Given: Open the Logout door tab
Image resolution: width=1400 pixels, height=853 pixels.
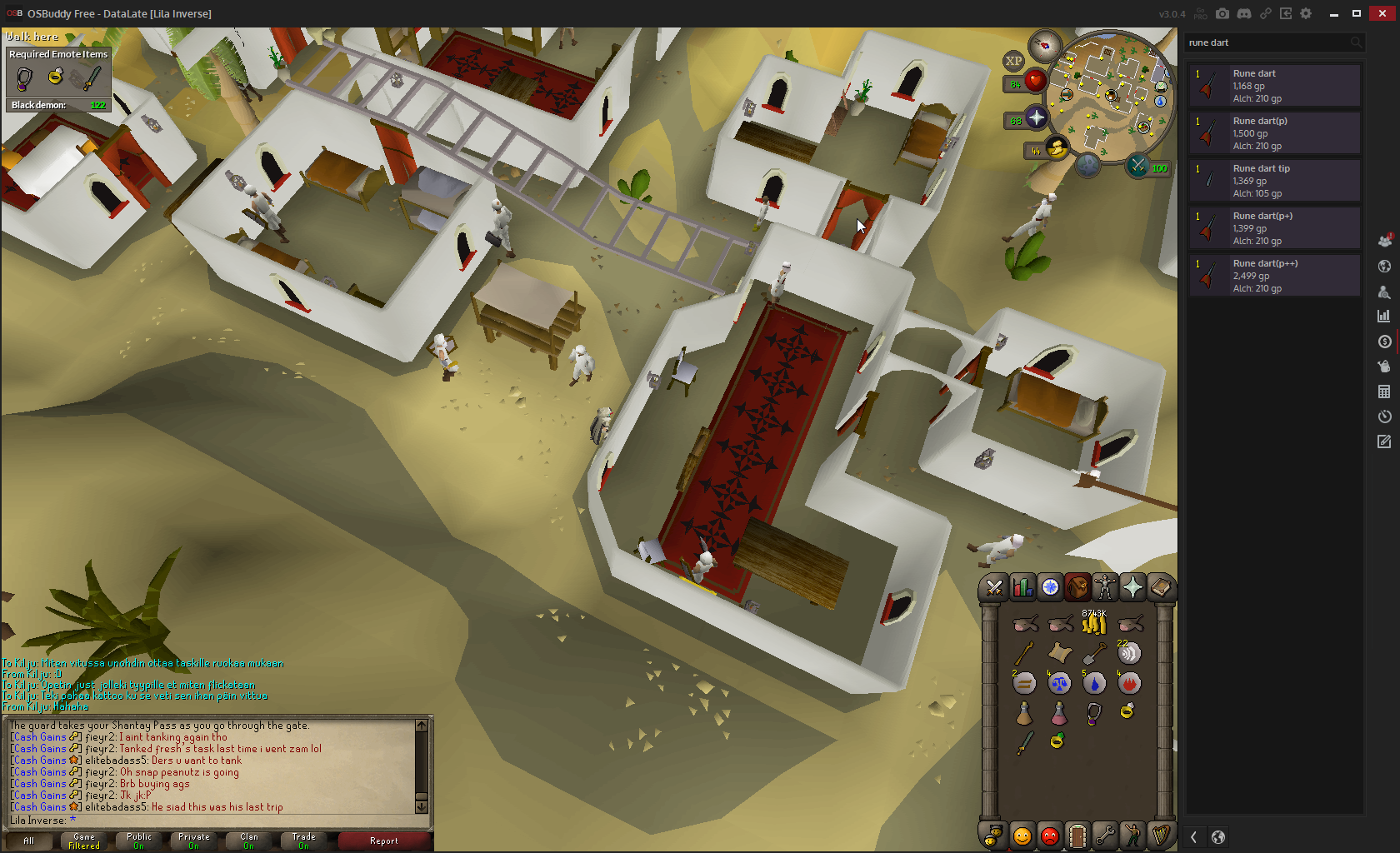Looking at the screenshot, I should pyautogui.click(x=1077, y=836).
